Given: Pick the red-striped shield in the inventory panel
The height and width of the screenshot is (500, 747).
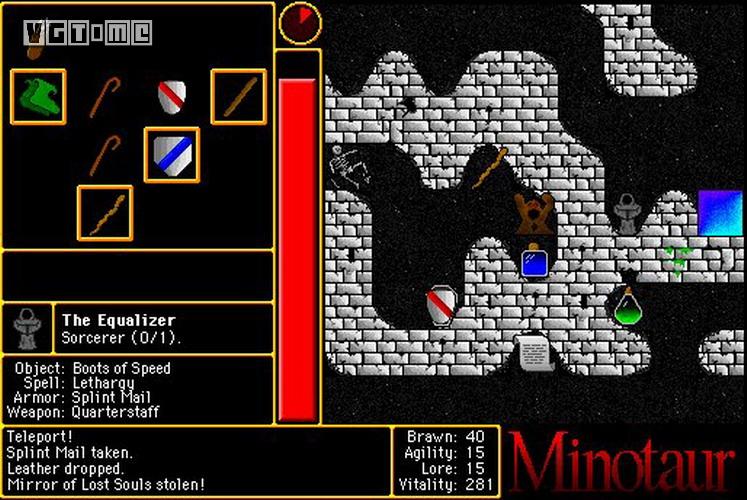Looking at the screenshot, I should coord(172,97).
